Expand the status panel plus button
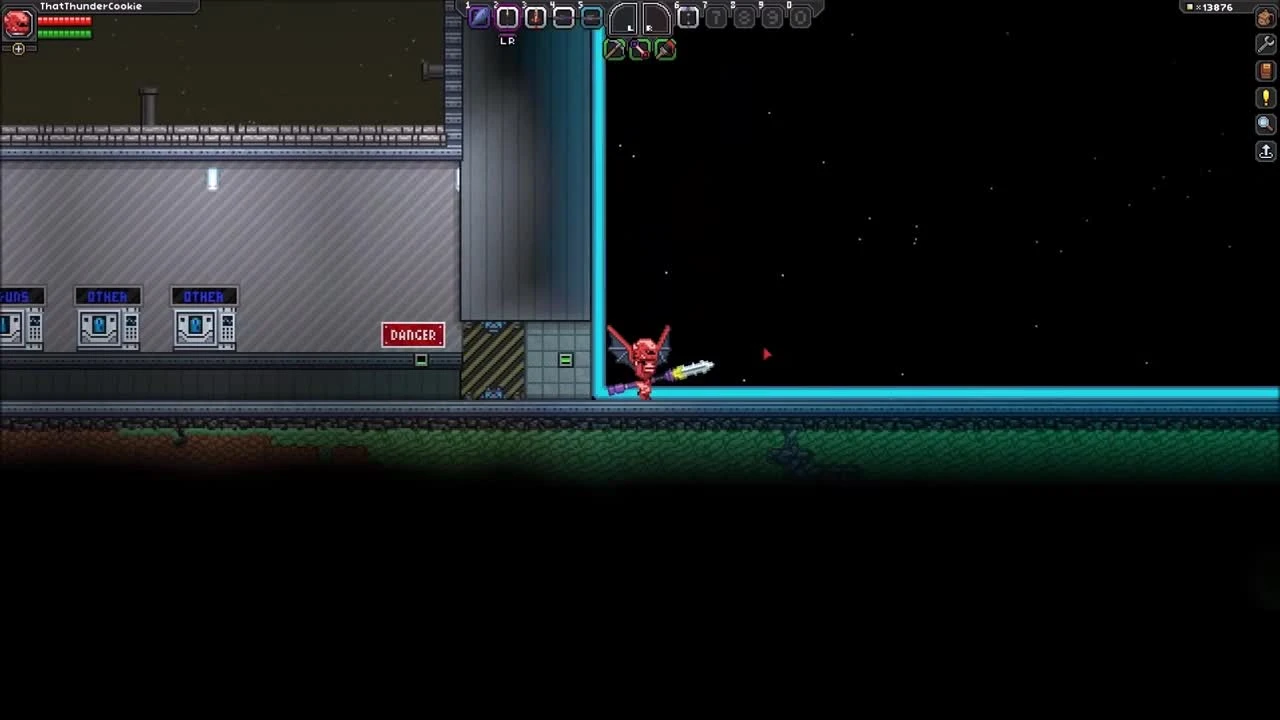 (18, 48)
